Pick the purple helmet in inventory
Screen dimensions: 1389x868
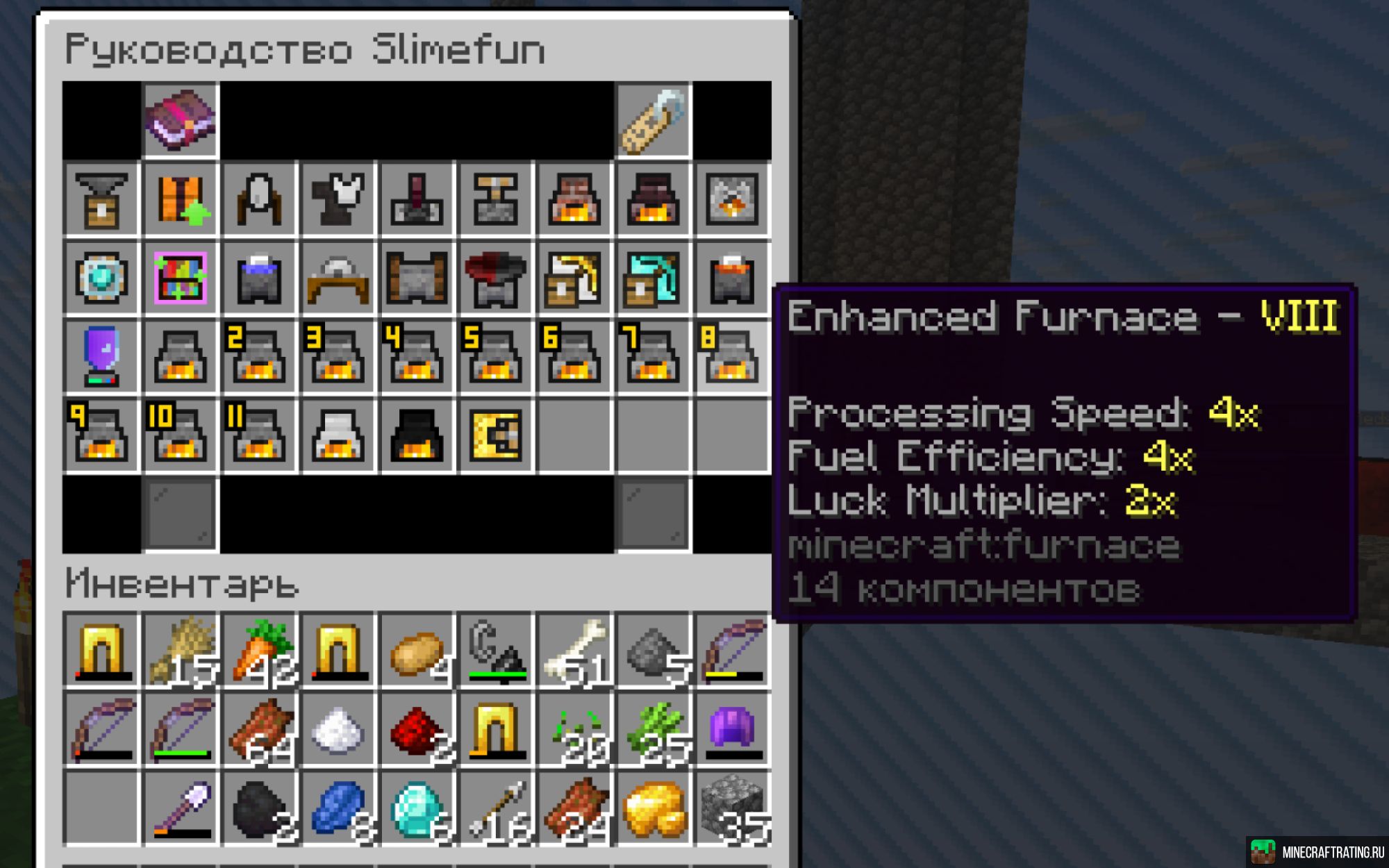732,730
